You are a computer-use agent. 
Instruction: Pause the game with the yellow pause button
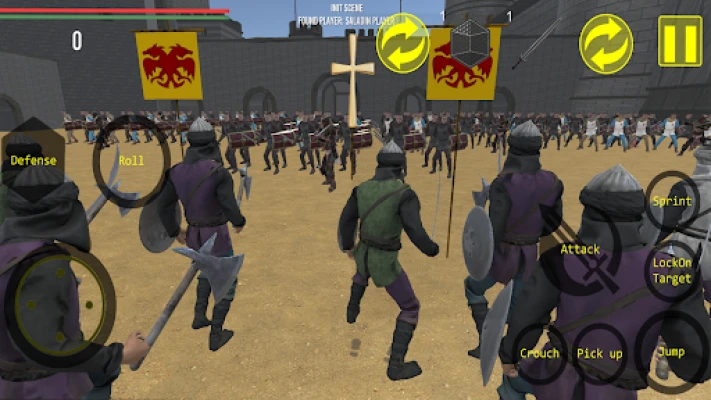[679, 42]
